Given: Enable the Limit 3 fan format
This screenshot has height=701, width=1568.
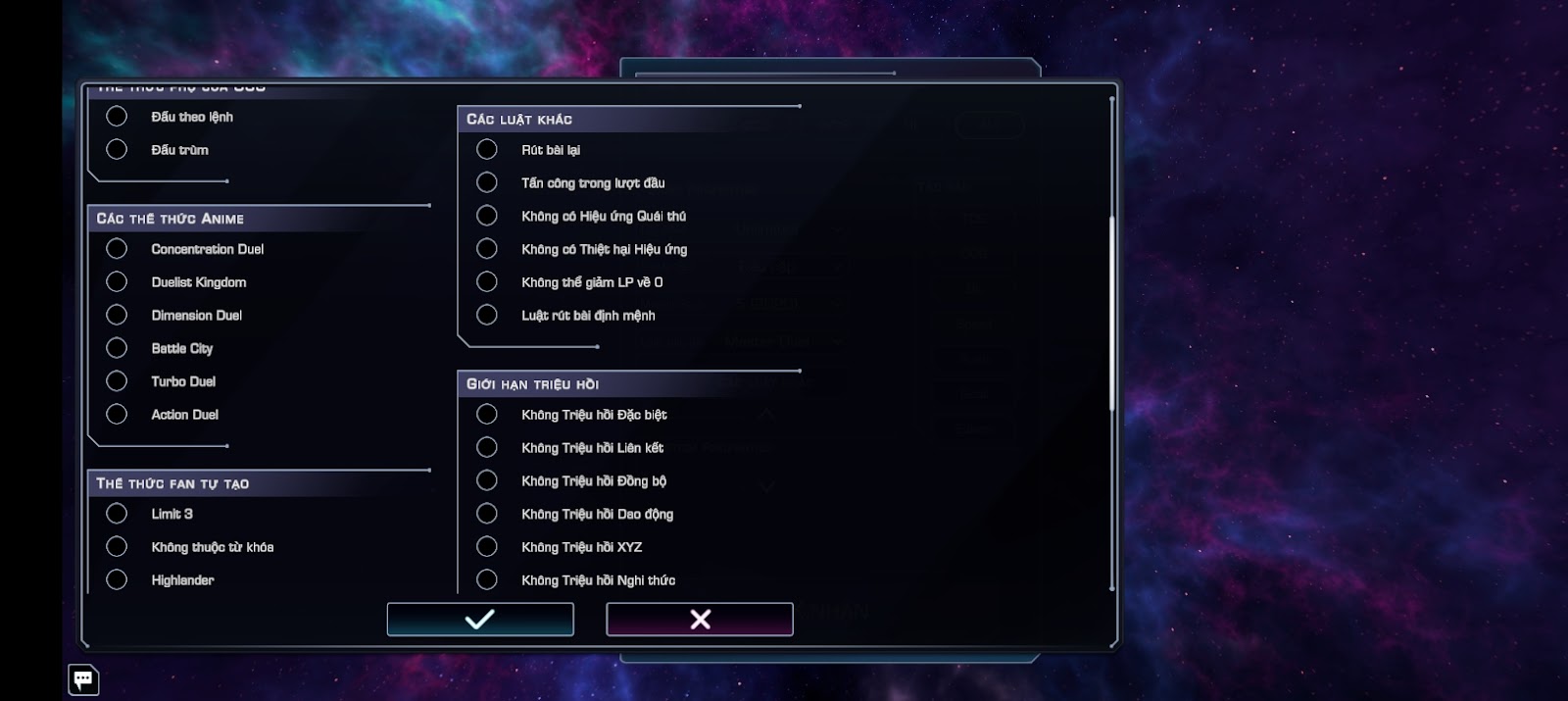Looking at the screenshot, I should point(117,514).
